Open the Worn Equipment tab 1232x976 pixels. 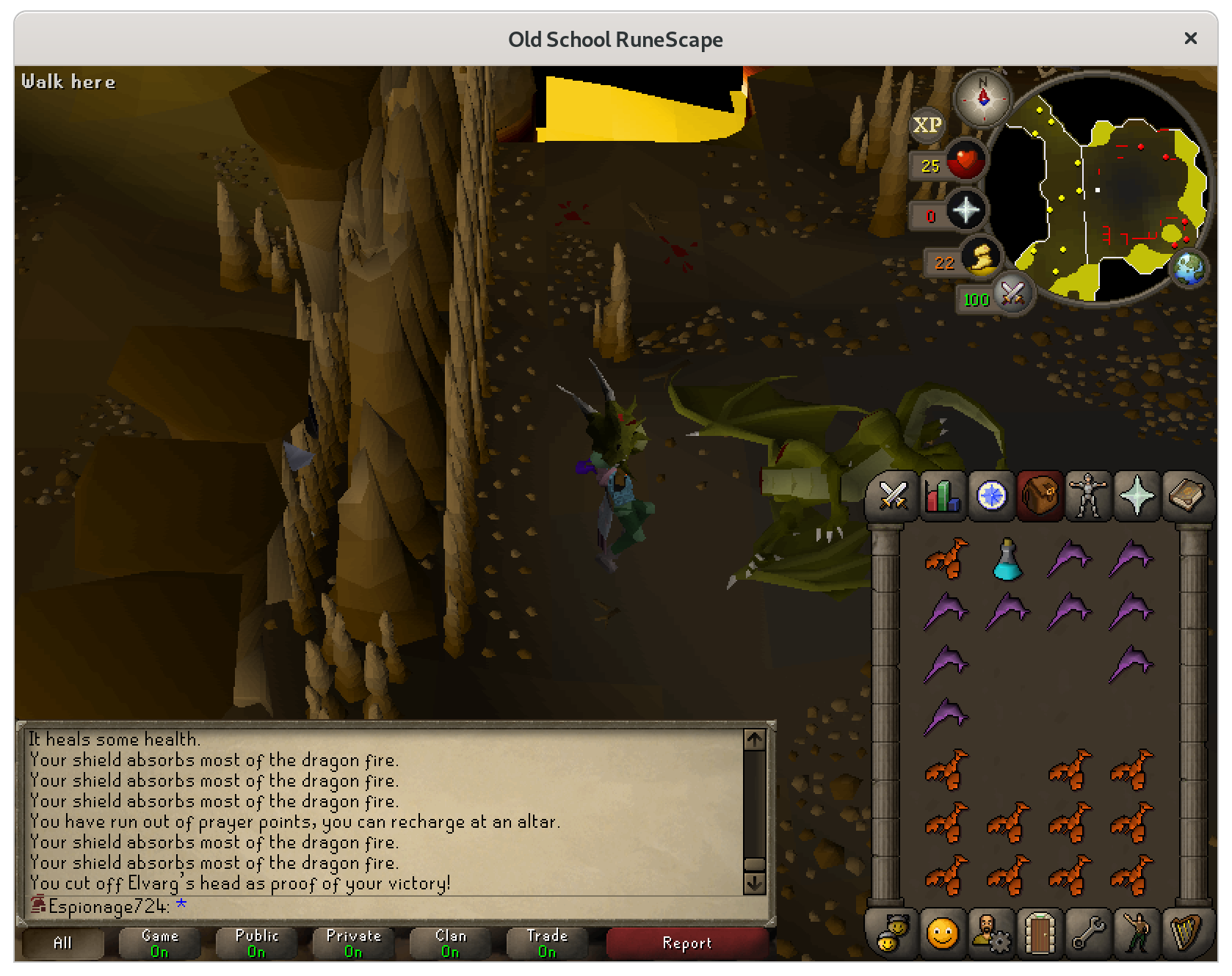(x=1088, y=496)
